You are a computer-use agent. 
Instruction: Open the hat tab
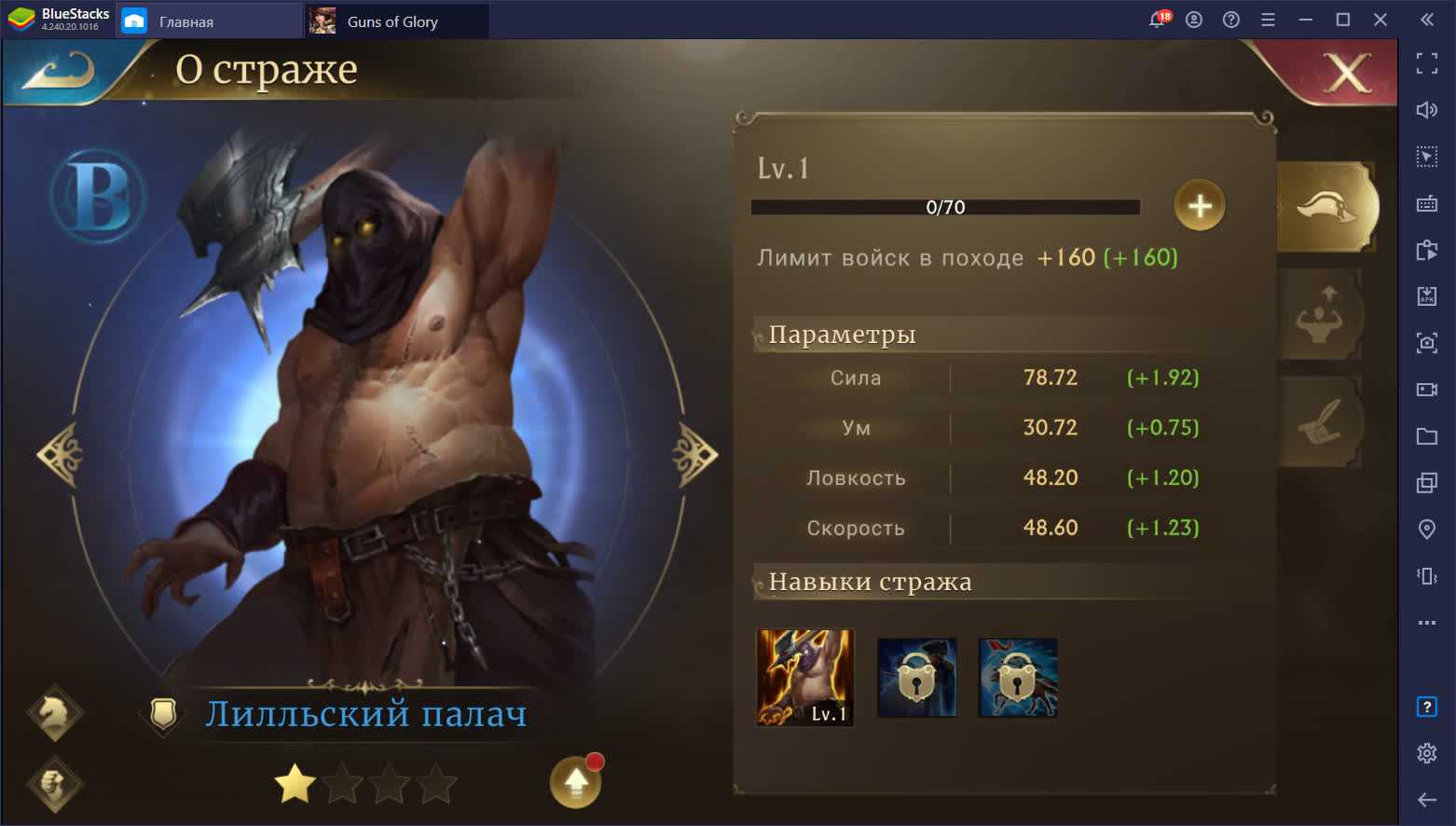[1327, 207]
